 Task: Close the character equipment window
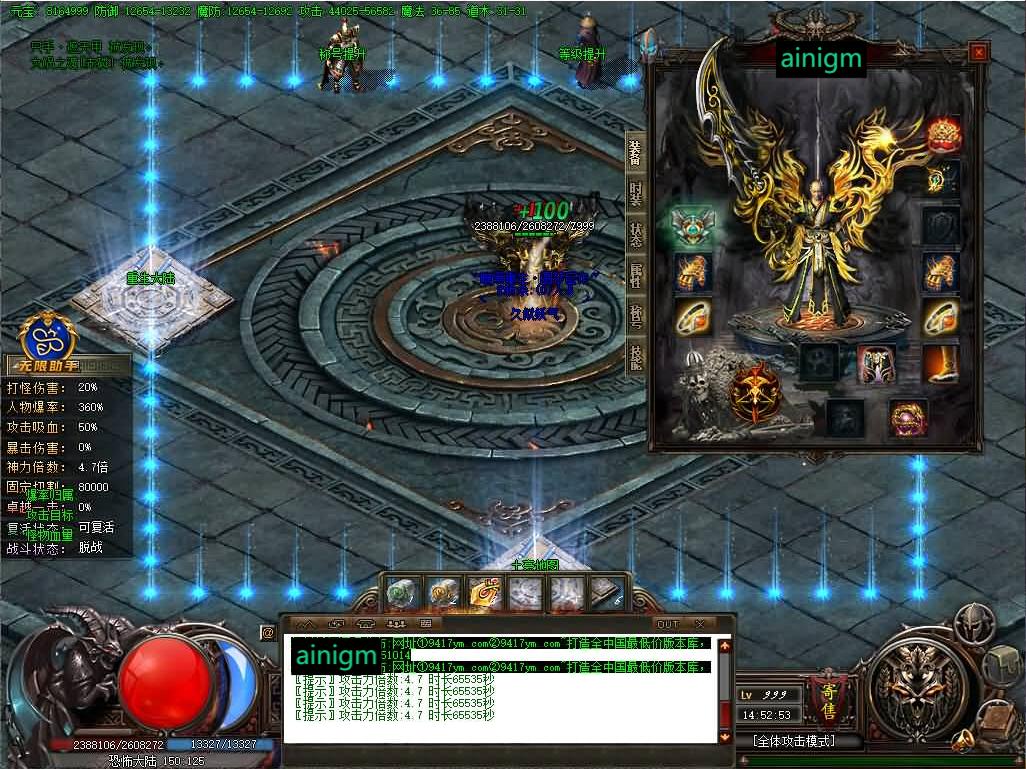(x=978, y=52)
